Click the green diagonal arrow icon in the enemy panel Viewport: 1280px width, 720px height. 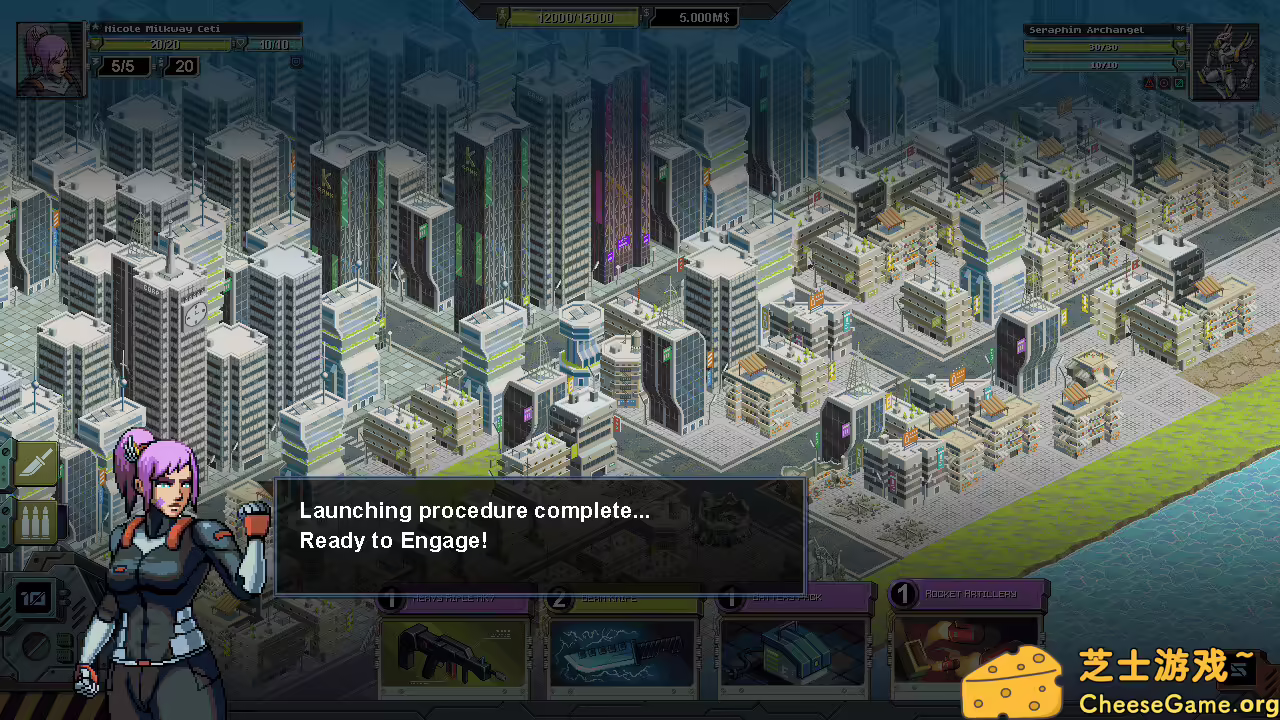point(1180,83)
